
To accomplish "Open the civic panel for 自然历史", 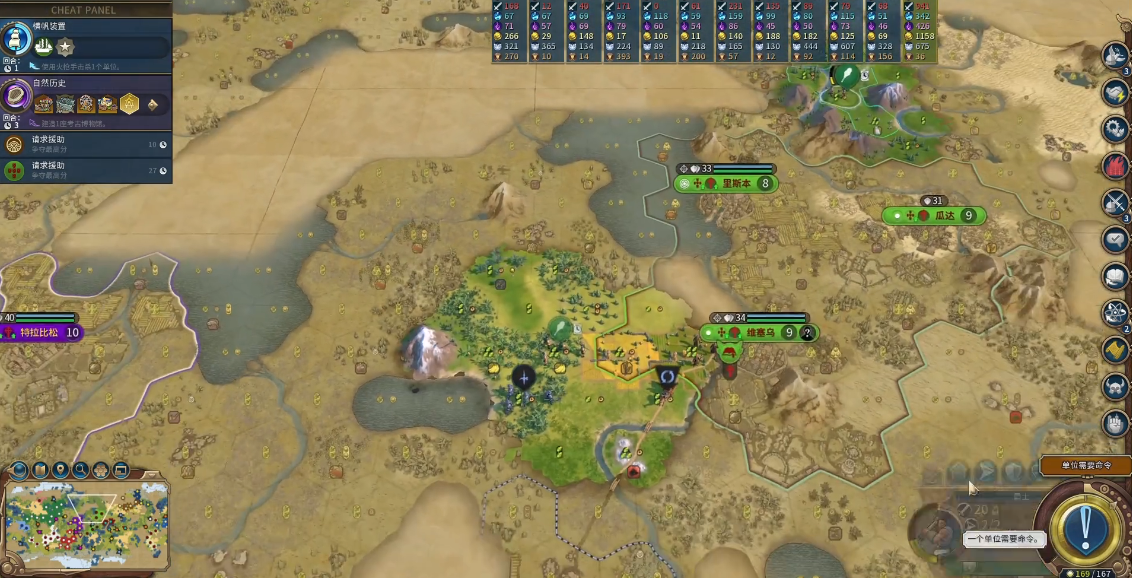I will pos(17,96).
